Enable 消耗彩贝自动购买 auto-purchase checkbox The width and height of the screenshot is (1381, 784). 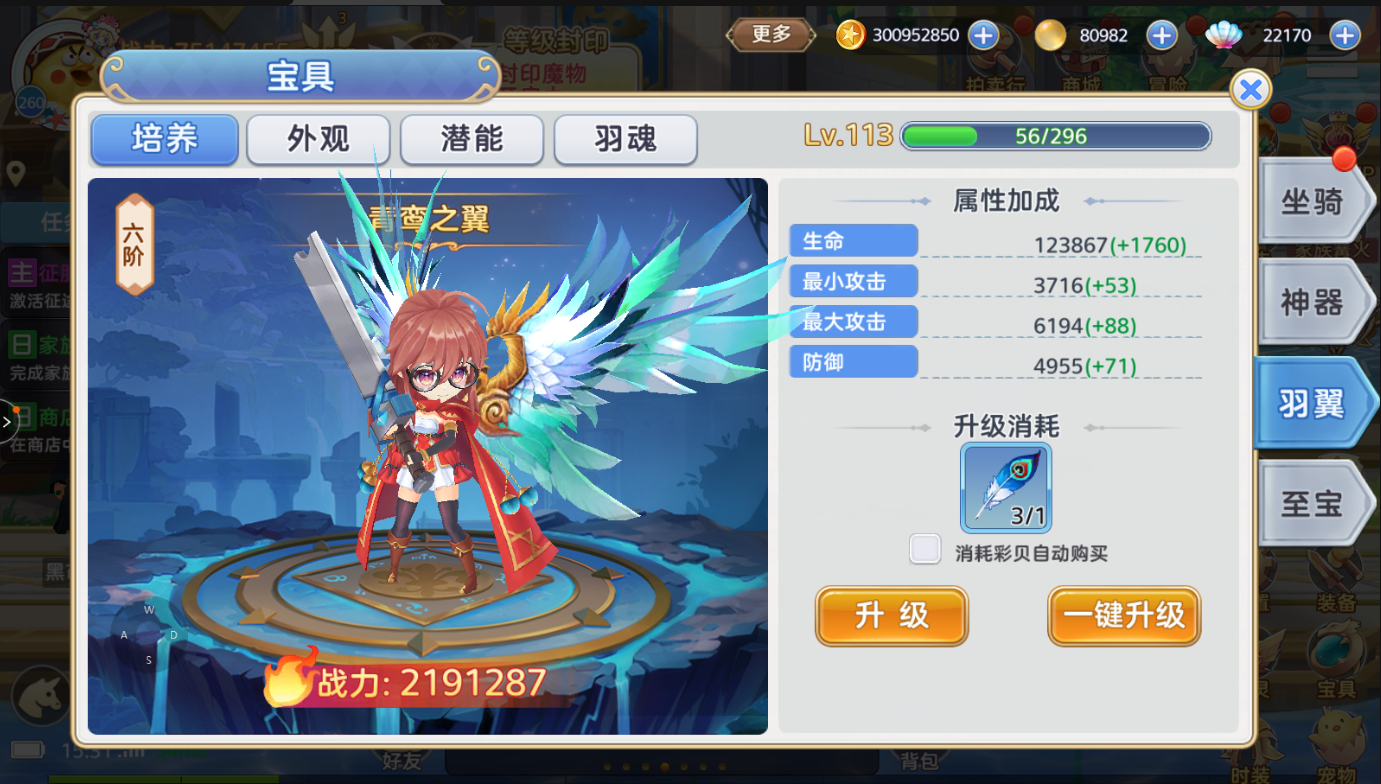coord(925,548)
